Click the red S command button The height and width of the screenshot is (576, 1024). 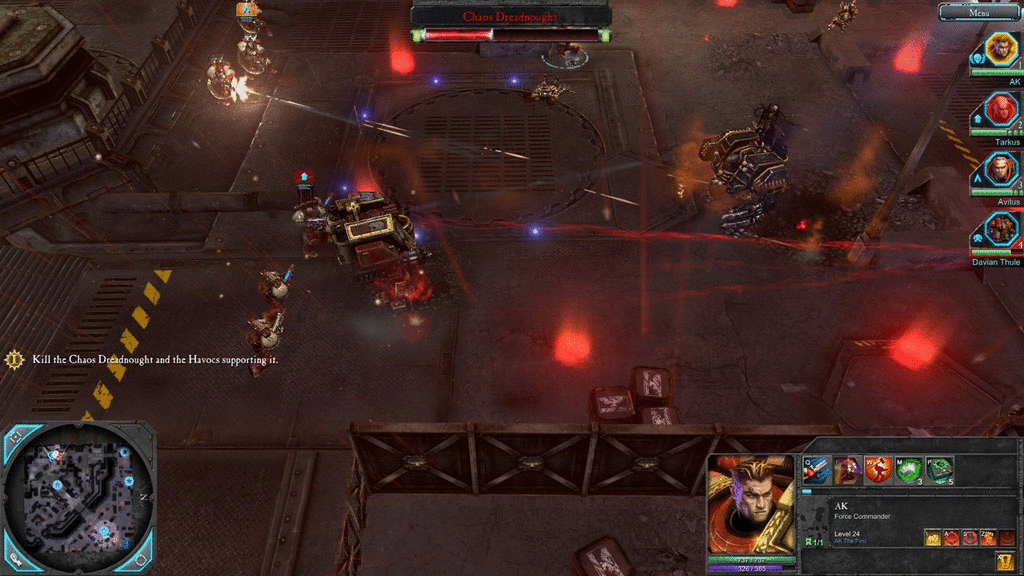[968, 538]
